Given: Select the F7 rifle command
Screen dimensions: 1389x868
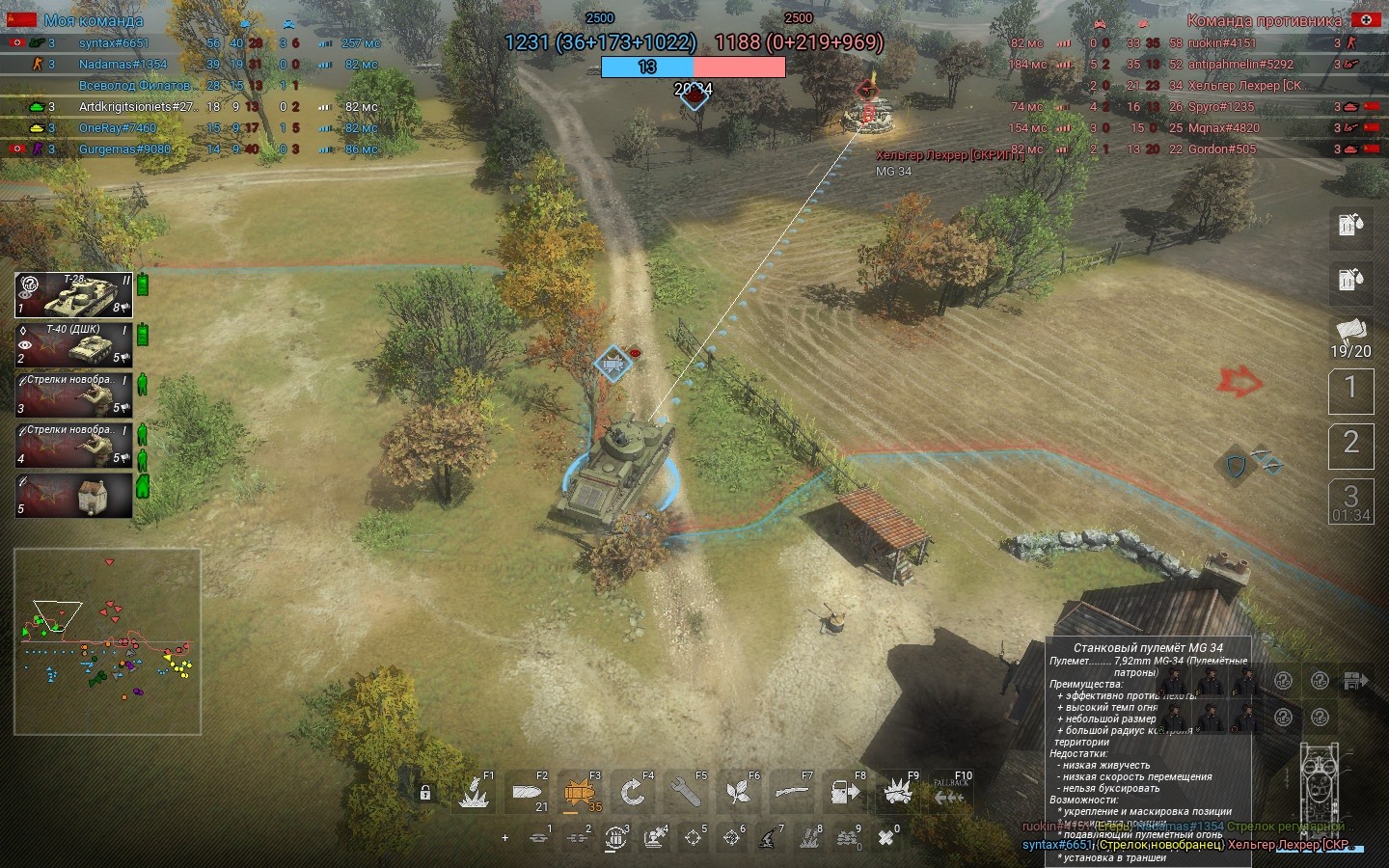Looking at the screenshot, I should coord(792,793).
